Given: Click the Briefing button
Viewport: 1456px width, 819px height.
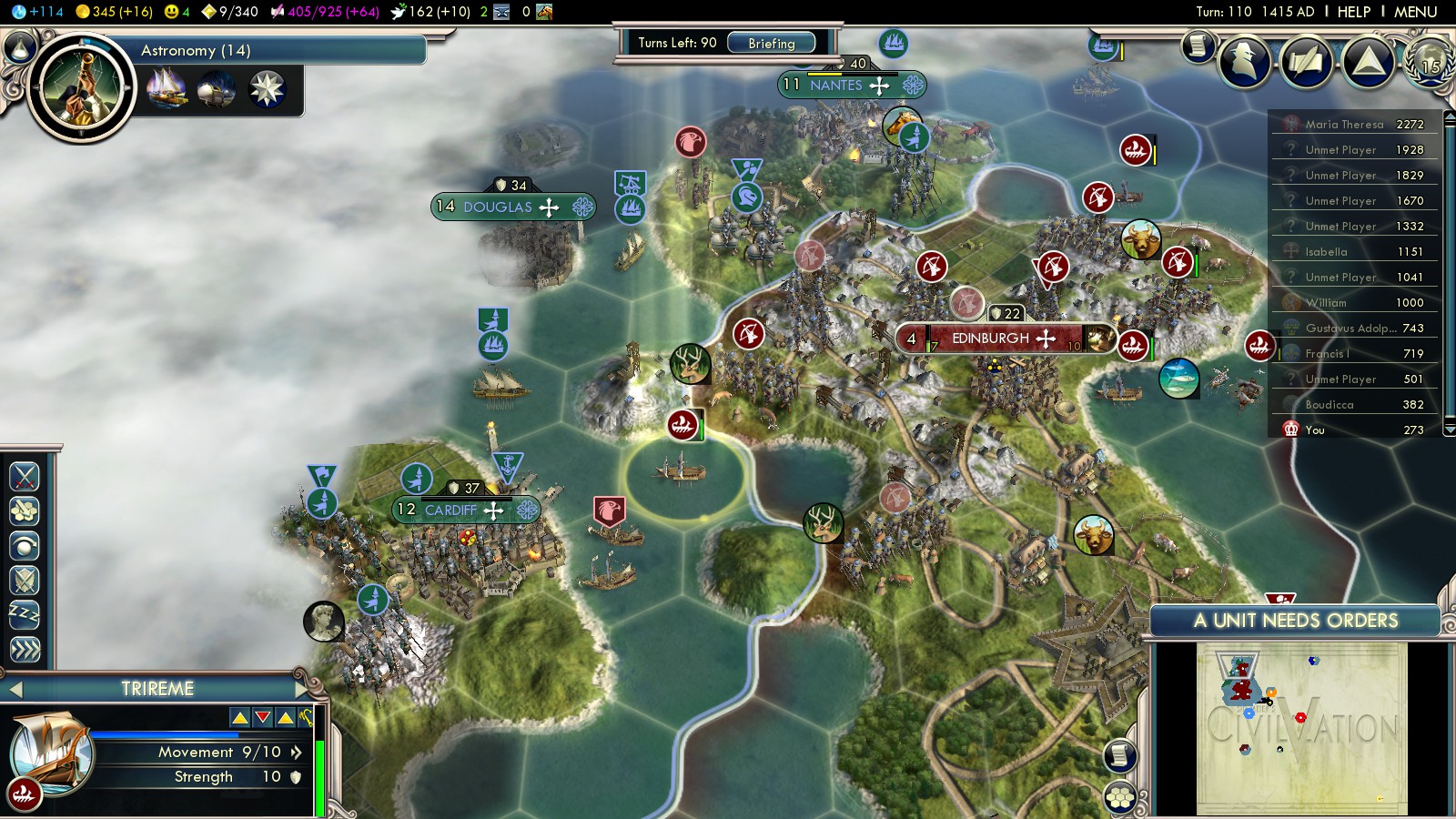Looking at the screenshot, I should [x=771, y=43].
